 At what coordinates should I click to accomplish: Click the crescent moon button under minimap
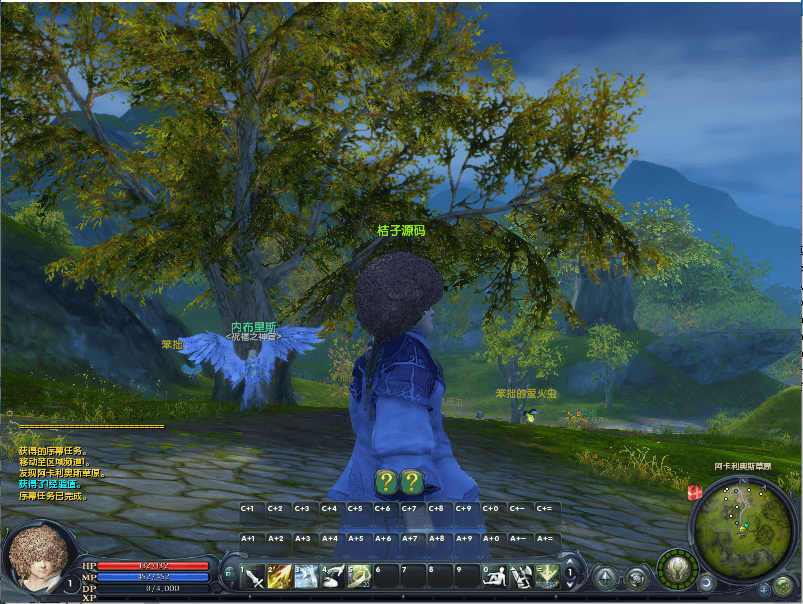[x=708, y=581]
